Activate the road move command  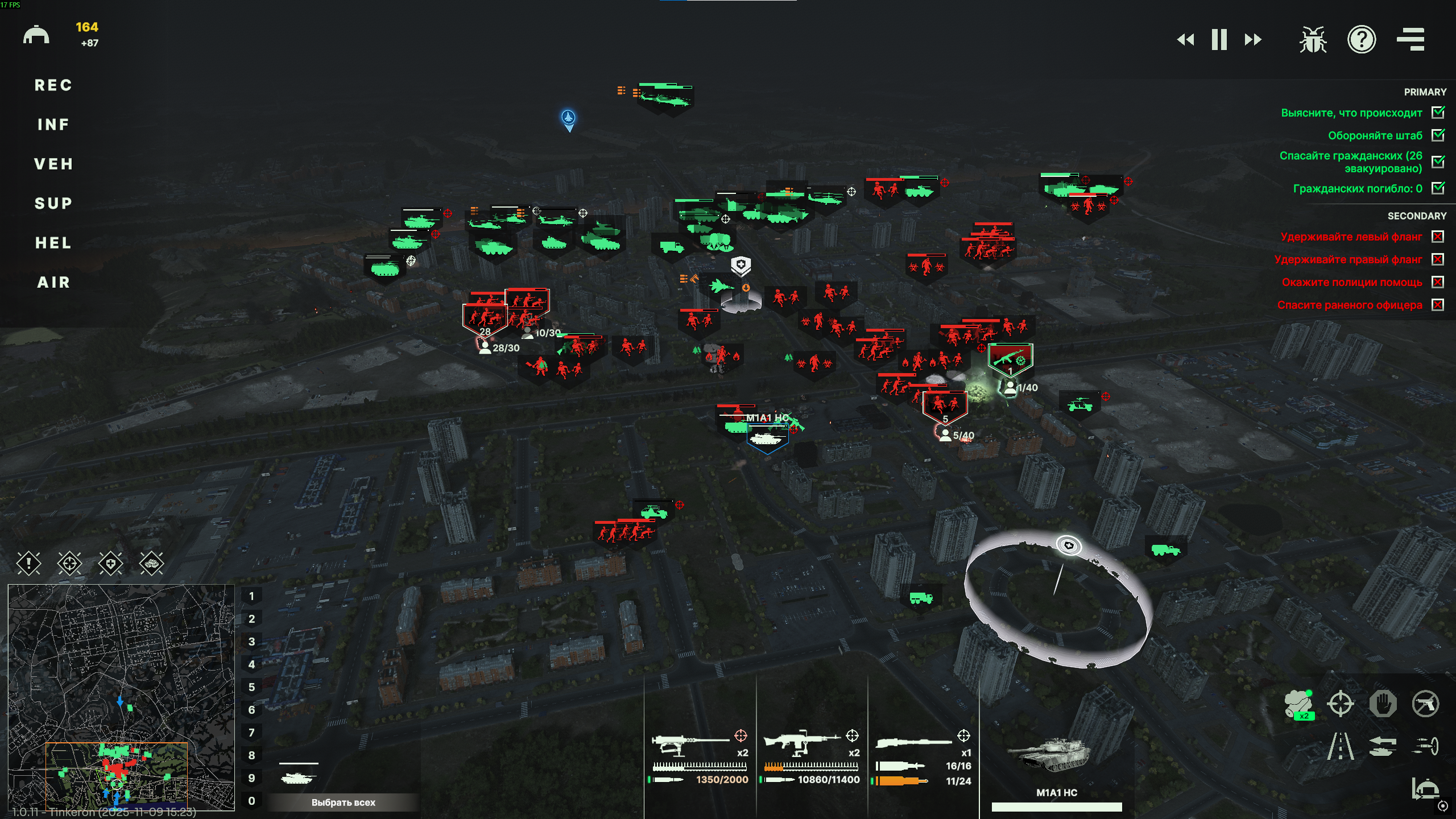coord(1341,746)
